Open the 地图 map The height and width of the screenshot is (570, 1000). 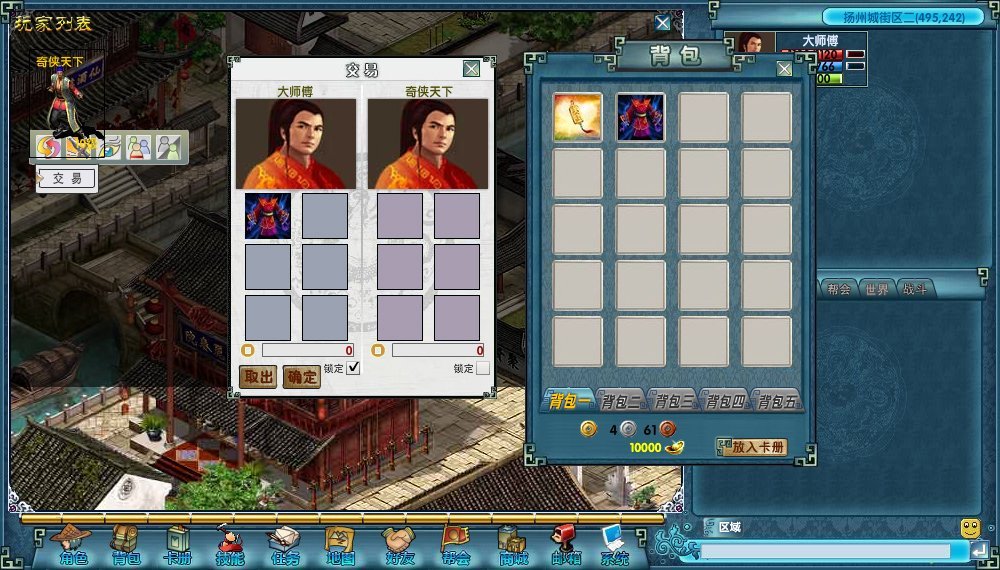(340, 546)
